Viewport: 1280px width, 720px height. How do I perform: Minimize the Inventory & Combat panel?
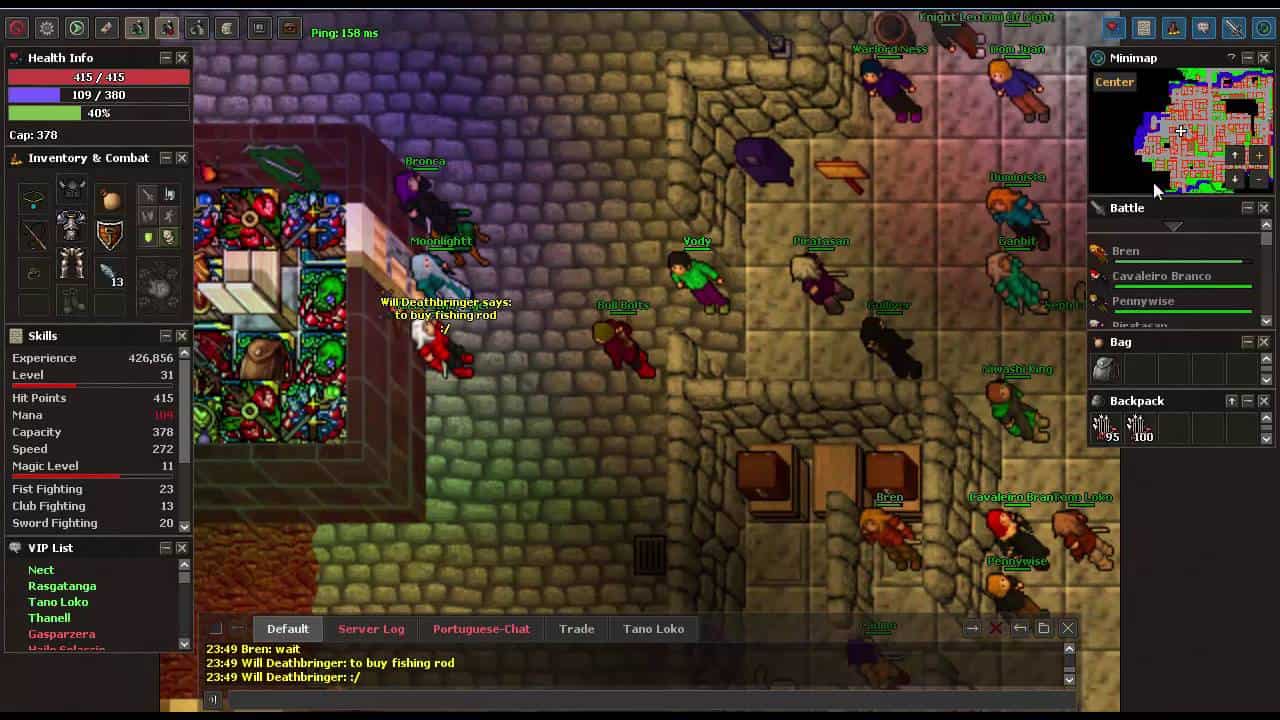(166, 158)
